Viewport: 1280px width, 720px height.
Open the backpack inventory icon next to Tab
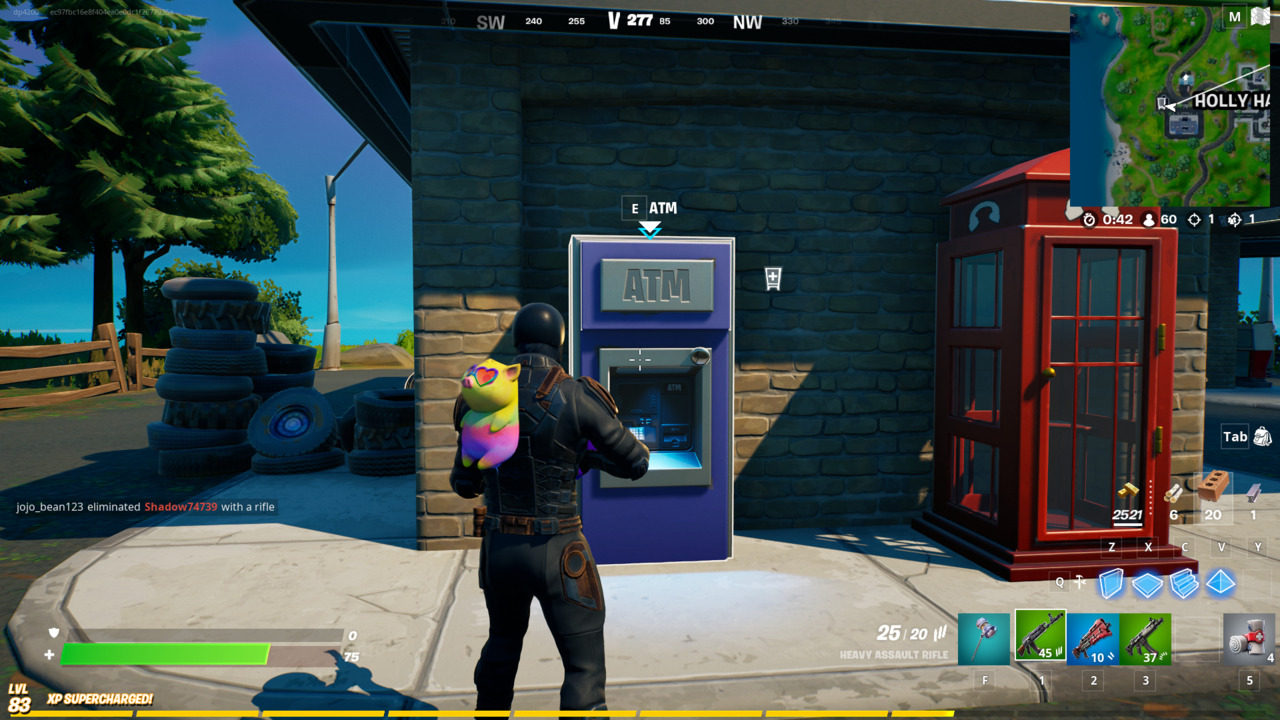1262,437
